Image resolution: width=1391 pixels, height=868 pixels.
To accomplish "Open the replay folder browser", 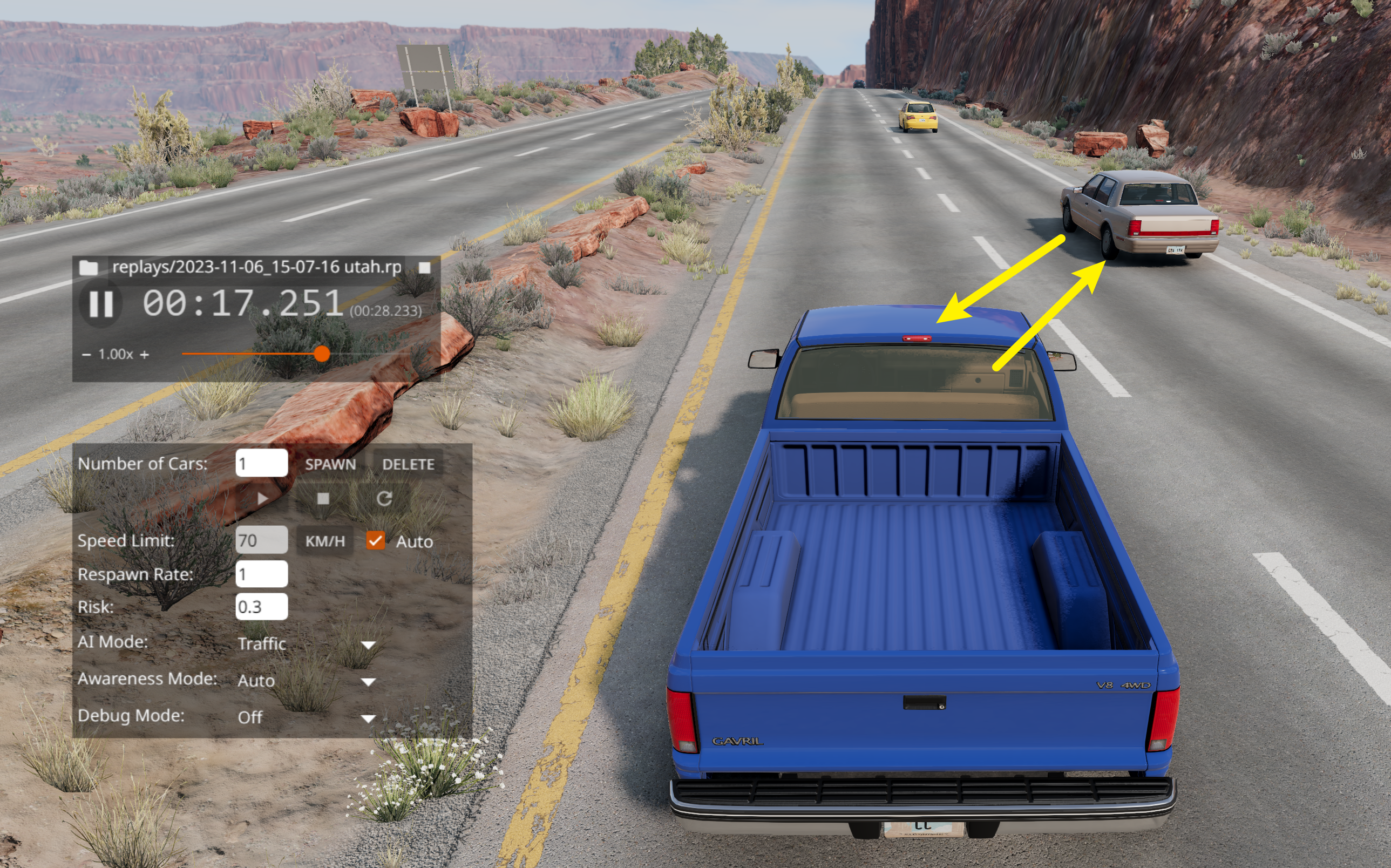I will tap(88, 268).
